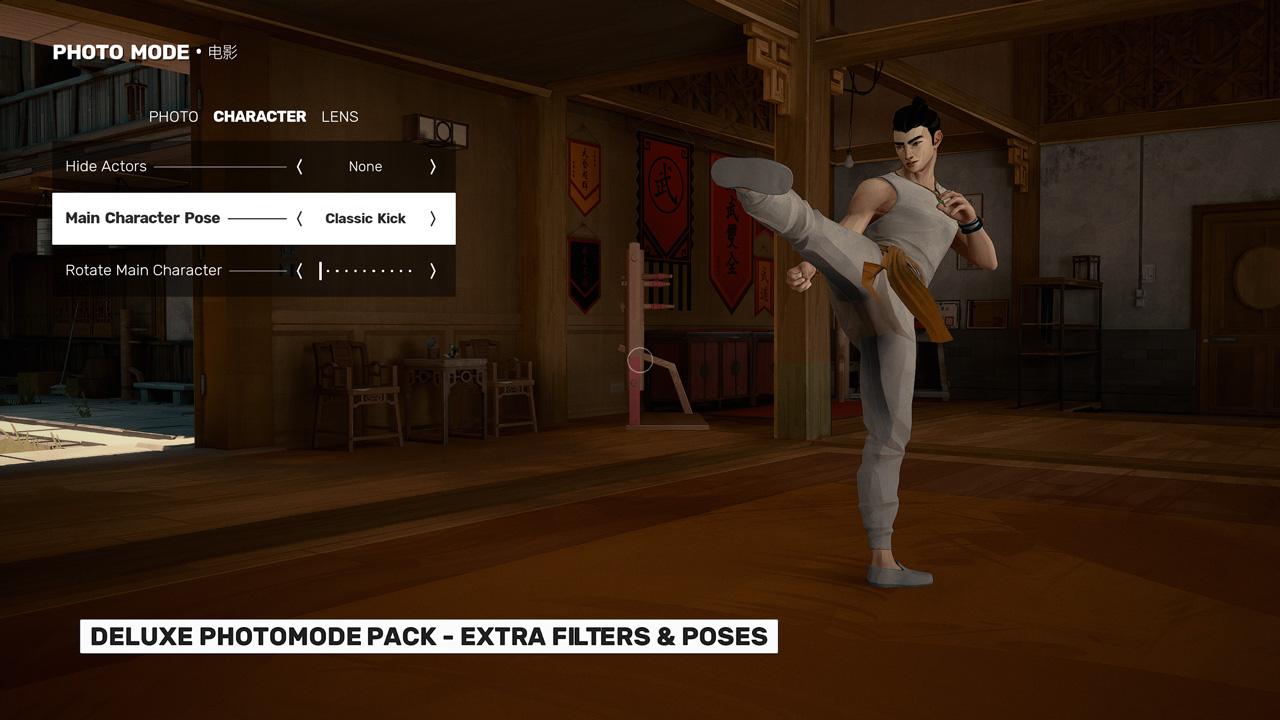Click the left chevron beside Hide Actors
1280x720 pixels.
coord(298,167)
